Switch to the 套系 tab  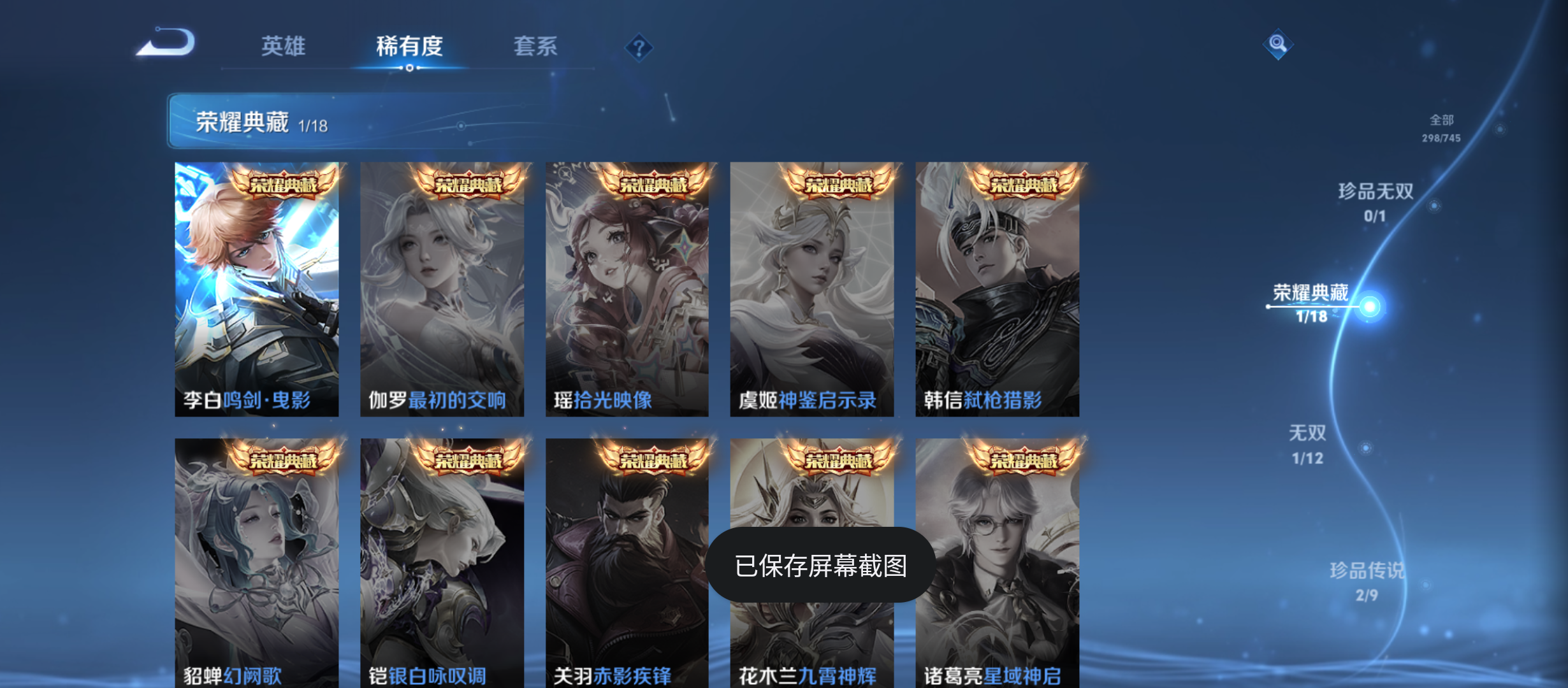click(537, 47)
